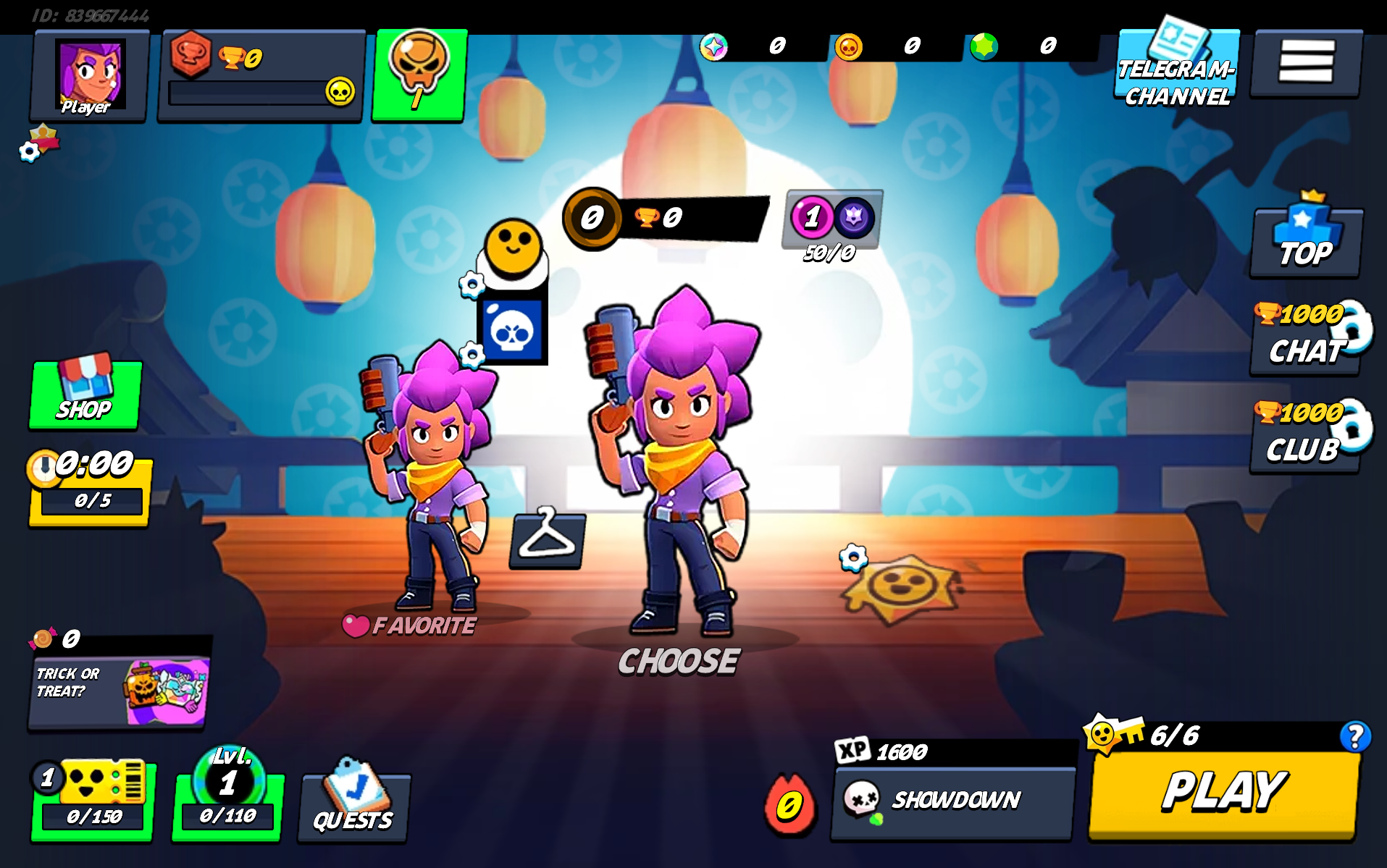Open the green skull badge tile
Image resolution: width=1387 pixels, height=868 pixels.
pos(419,74)
